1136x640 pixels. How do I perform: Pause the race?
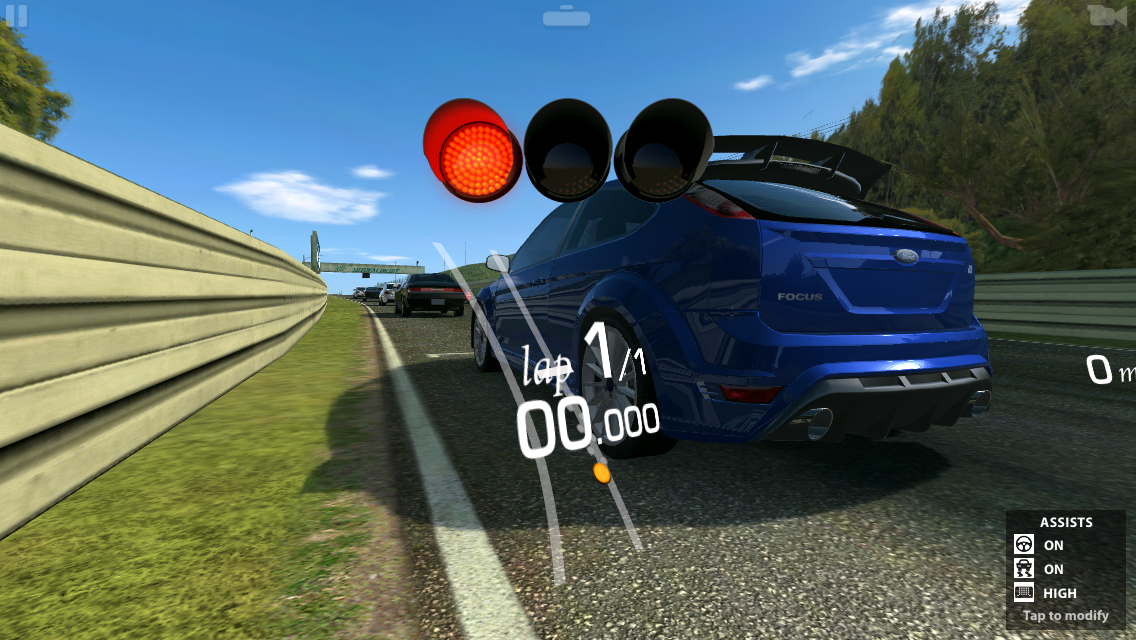pyautogui.click(x=16, y=16)
